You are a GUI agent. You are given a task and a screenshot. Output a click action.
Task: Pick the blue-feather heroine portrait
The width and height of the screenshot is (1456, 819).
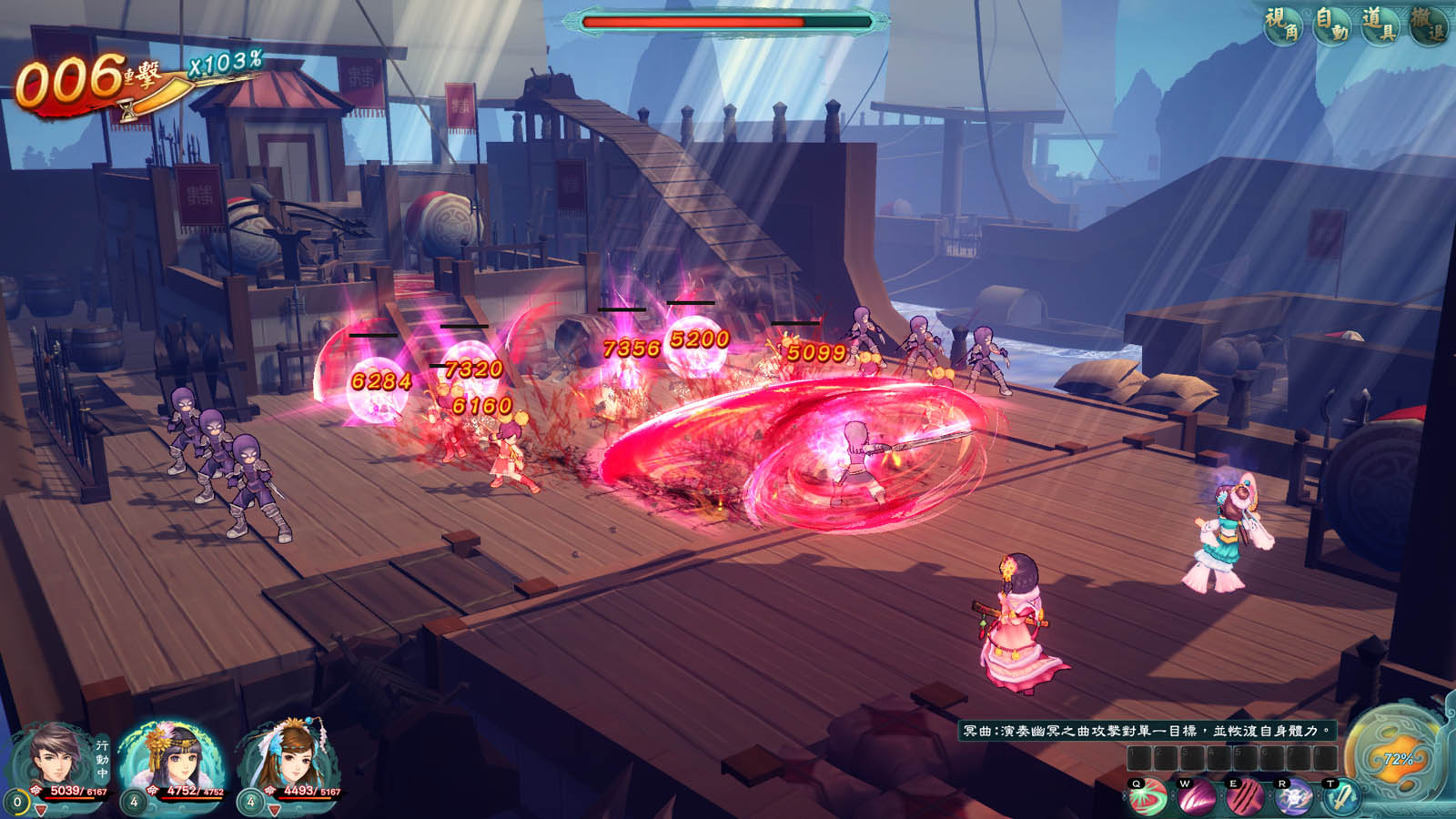tap(289, 757)
